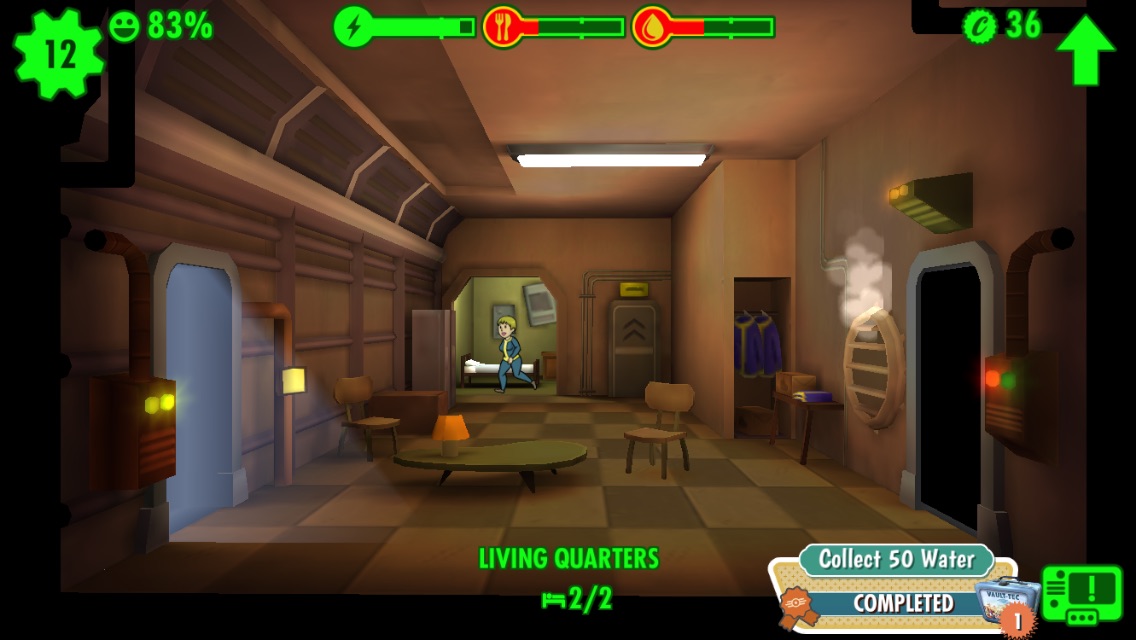Open the dweller count gear icon
The height and width of the screenshot is (640, 1136).
click(x=59, y=54)
